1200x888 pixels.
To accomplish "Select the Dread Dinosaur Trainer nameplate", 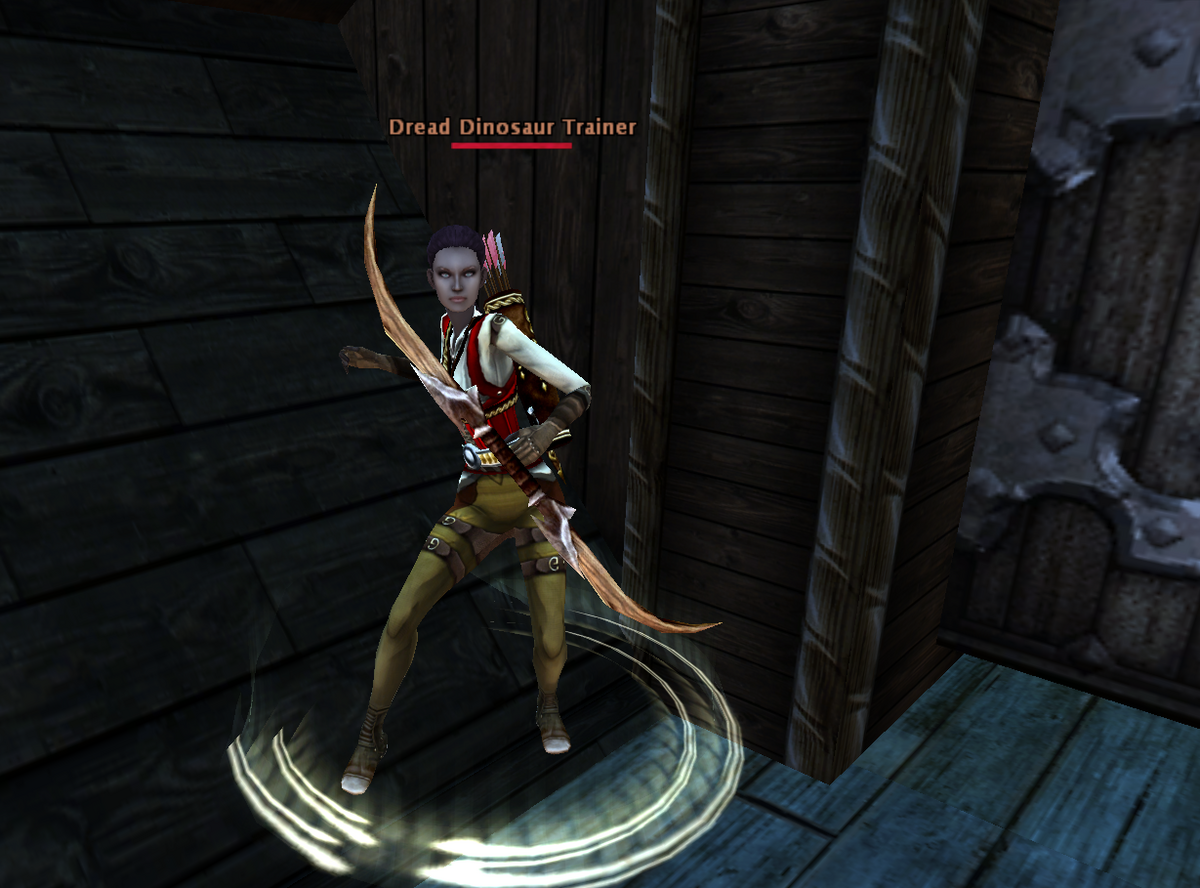I will pyautogui.click(x=512, y=128).
